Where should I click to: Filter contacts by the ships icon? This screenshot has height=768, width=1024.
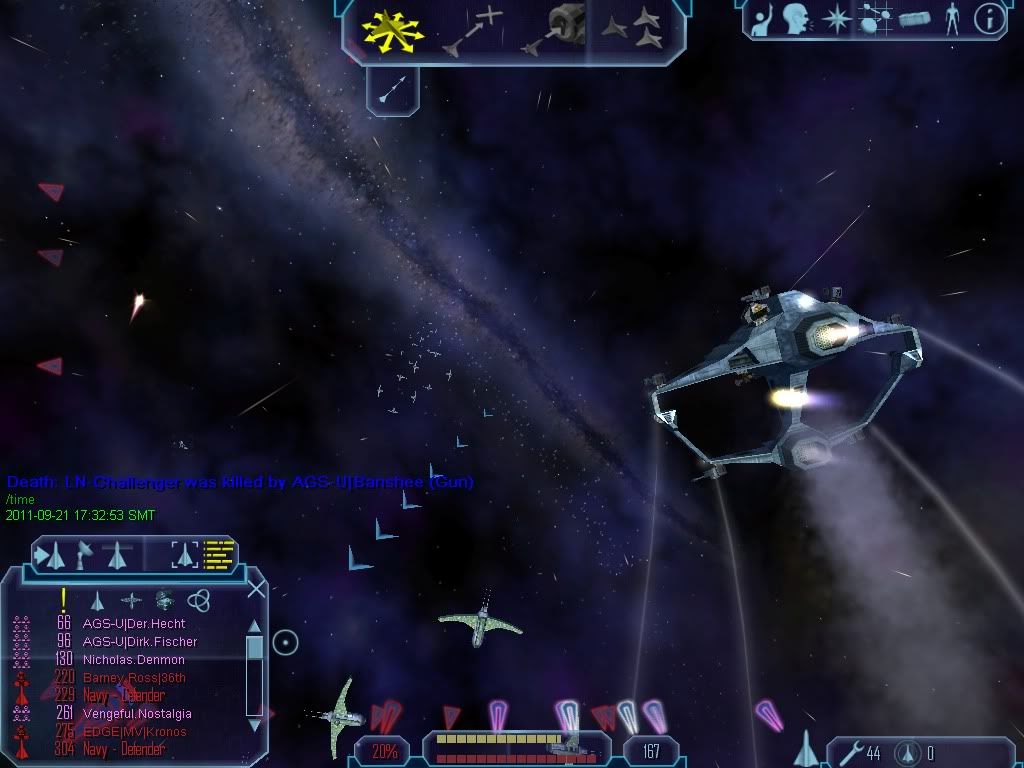coord(98,600)
